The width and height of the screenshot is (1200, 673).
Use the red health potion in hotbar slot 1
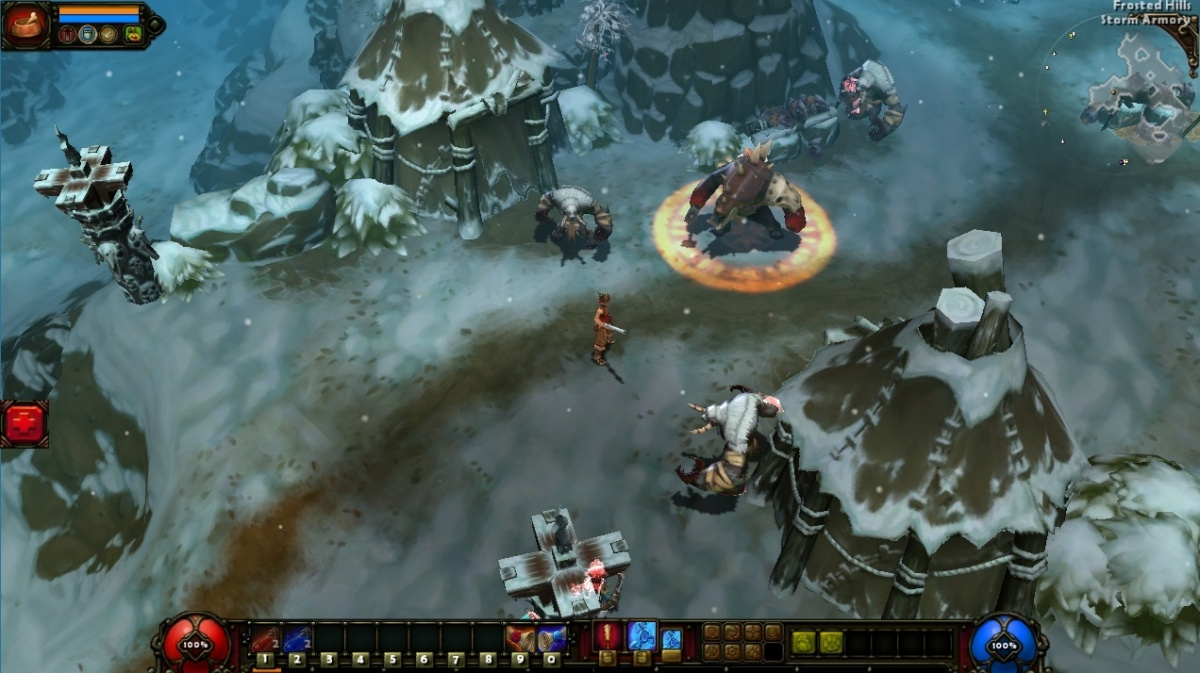click(x=265, y=638)
